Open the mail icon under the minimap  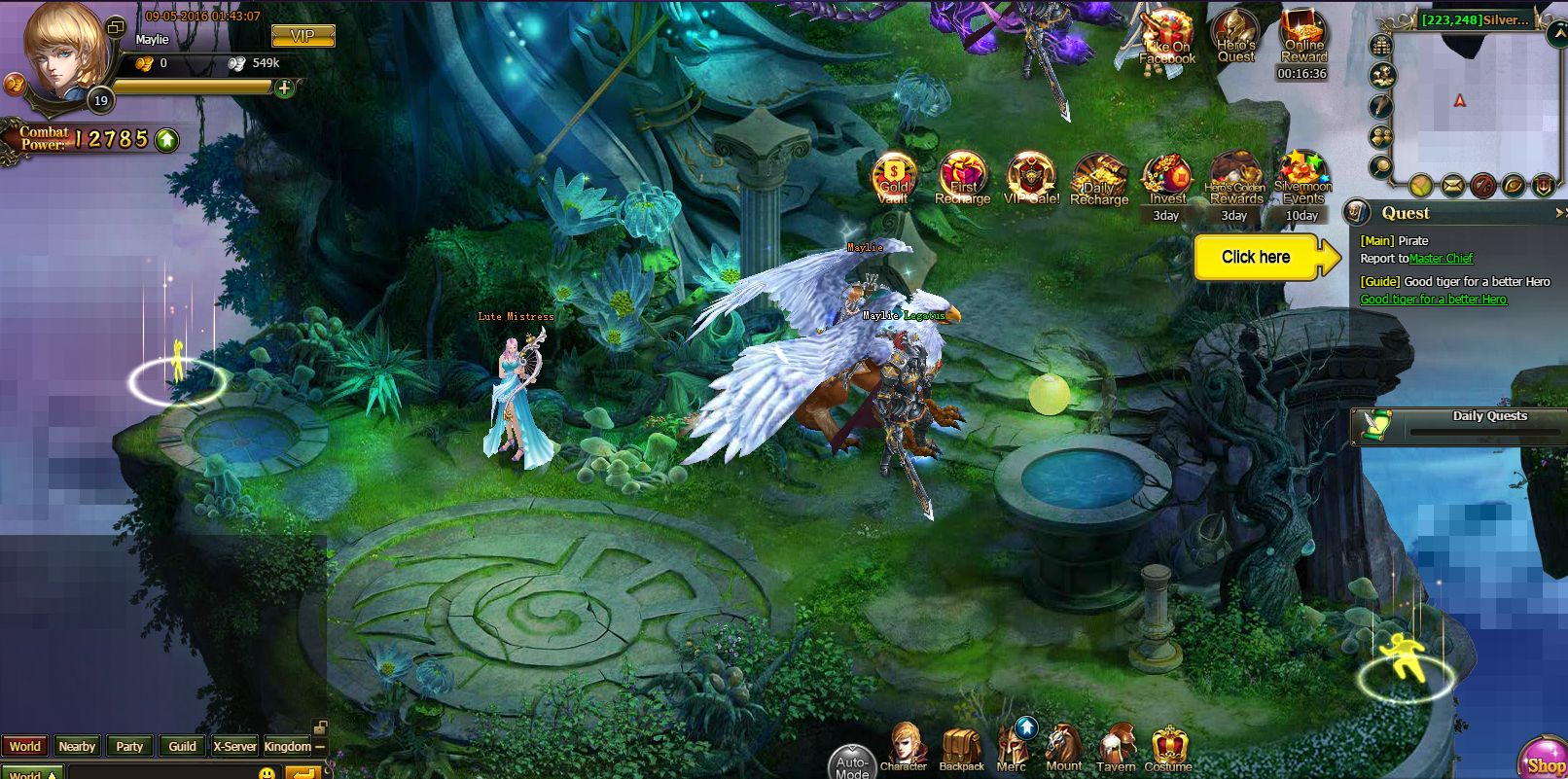[x=1453, y=185]
